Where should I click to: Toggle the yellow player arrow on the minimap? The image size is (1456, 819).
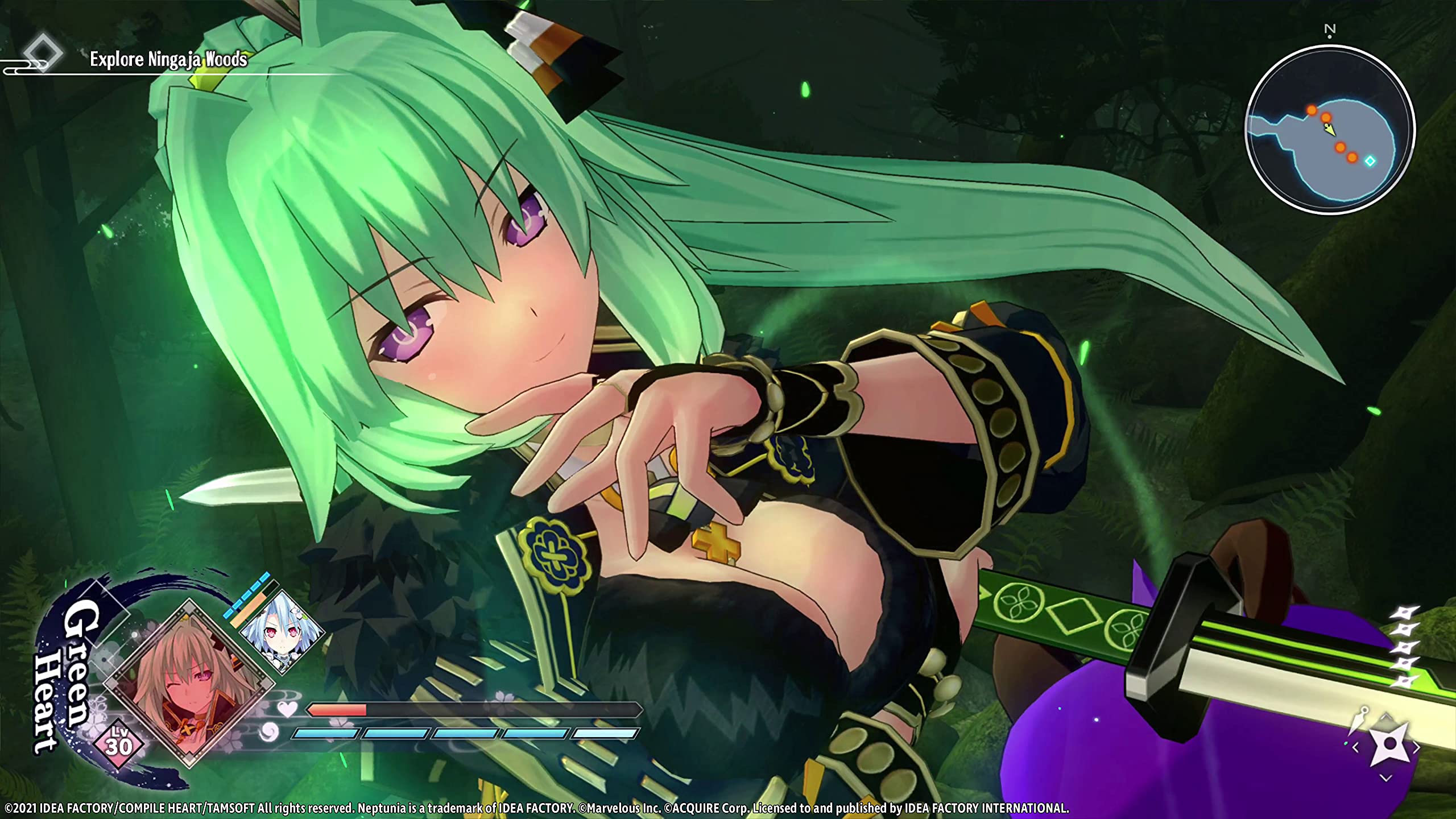click(1330, 130)
